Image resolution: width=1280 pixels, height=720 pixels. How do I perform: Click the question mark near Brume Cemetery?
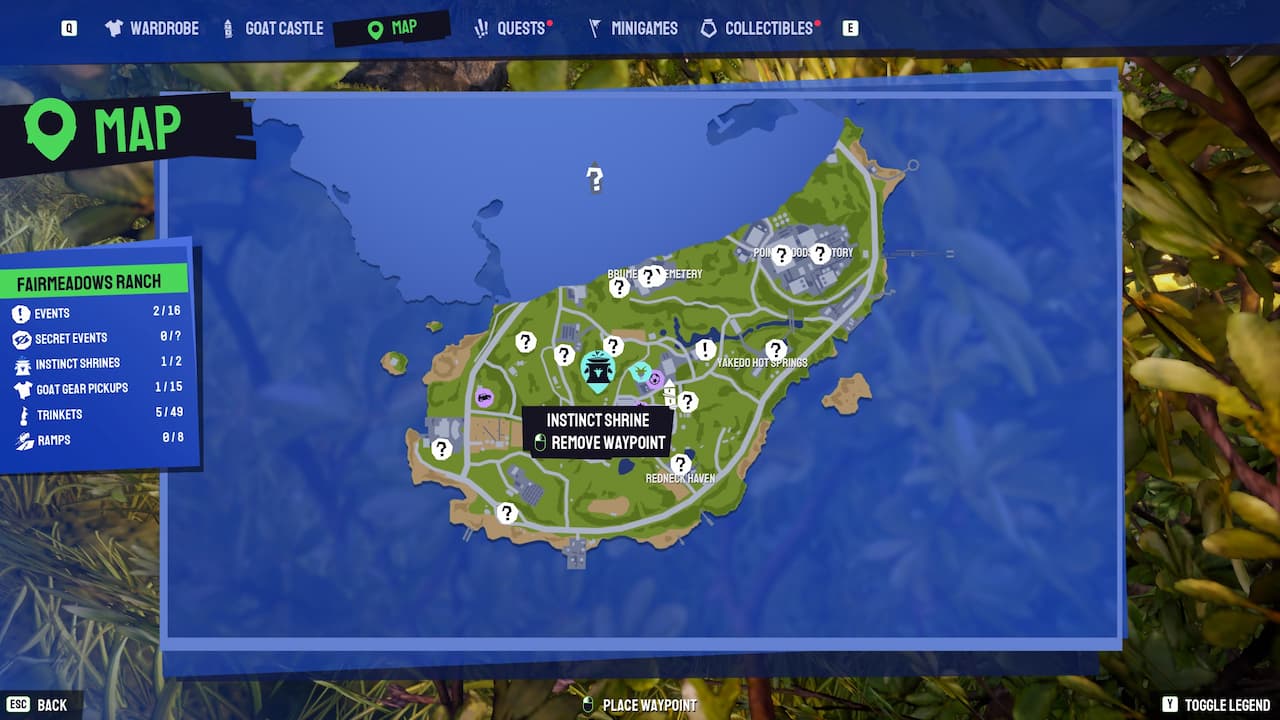(650, 272)
